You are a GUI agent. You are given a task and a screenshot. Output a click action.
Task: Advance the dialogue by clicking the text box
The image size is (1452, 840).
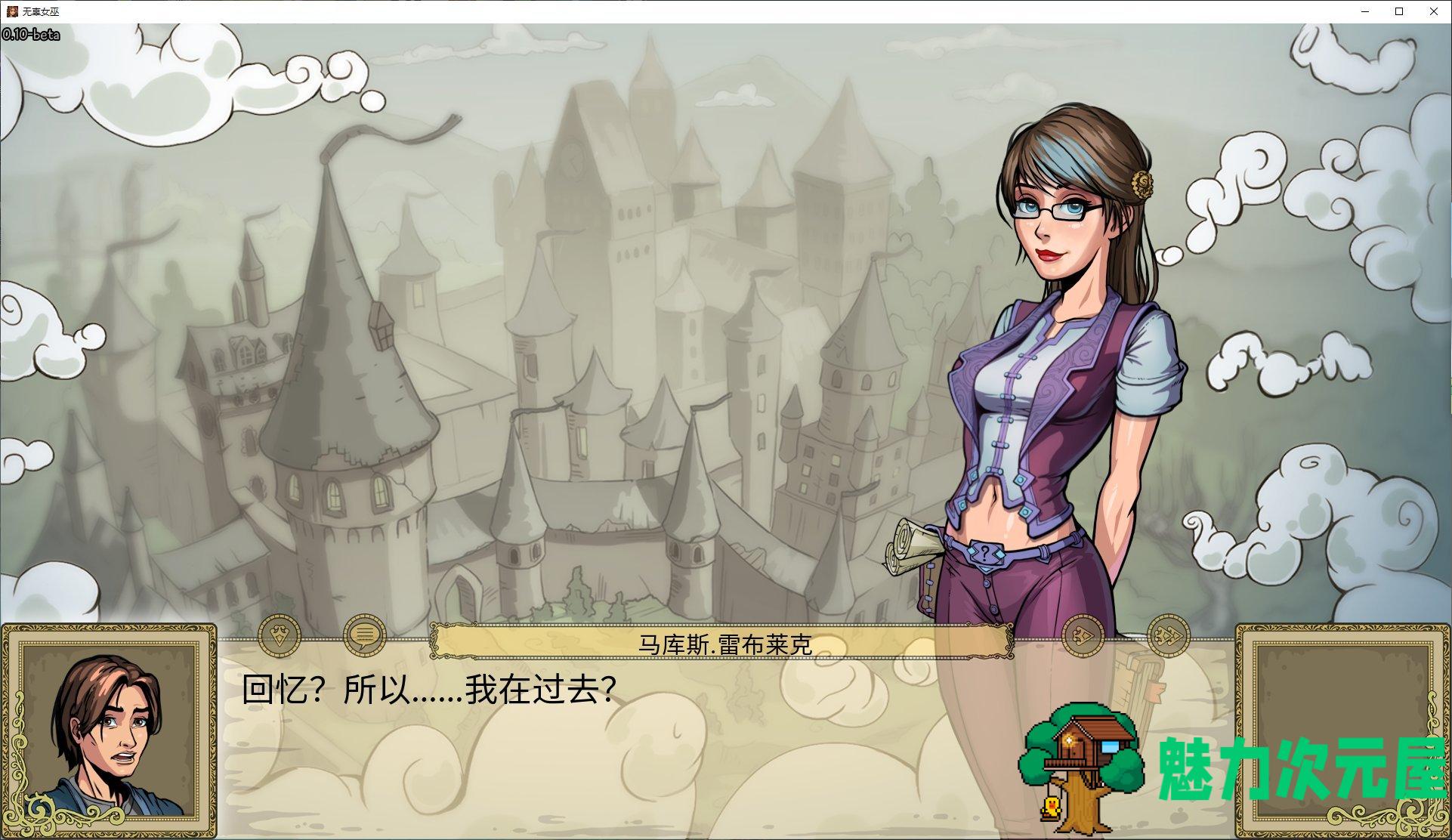pyautogui.click(x=604, y=740)
